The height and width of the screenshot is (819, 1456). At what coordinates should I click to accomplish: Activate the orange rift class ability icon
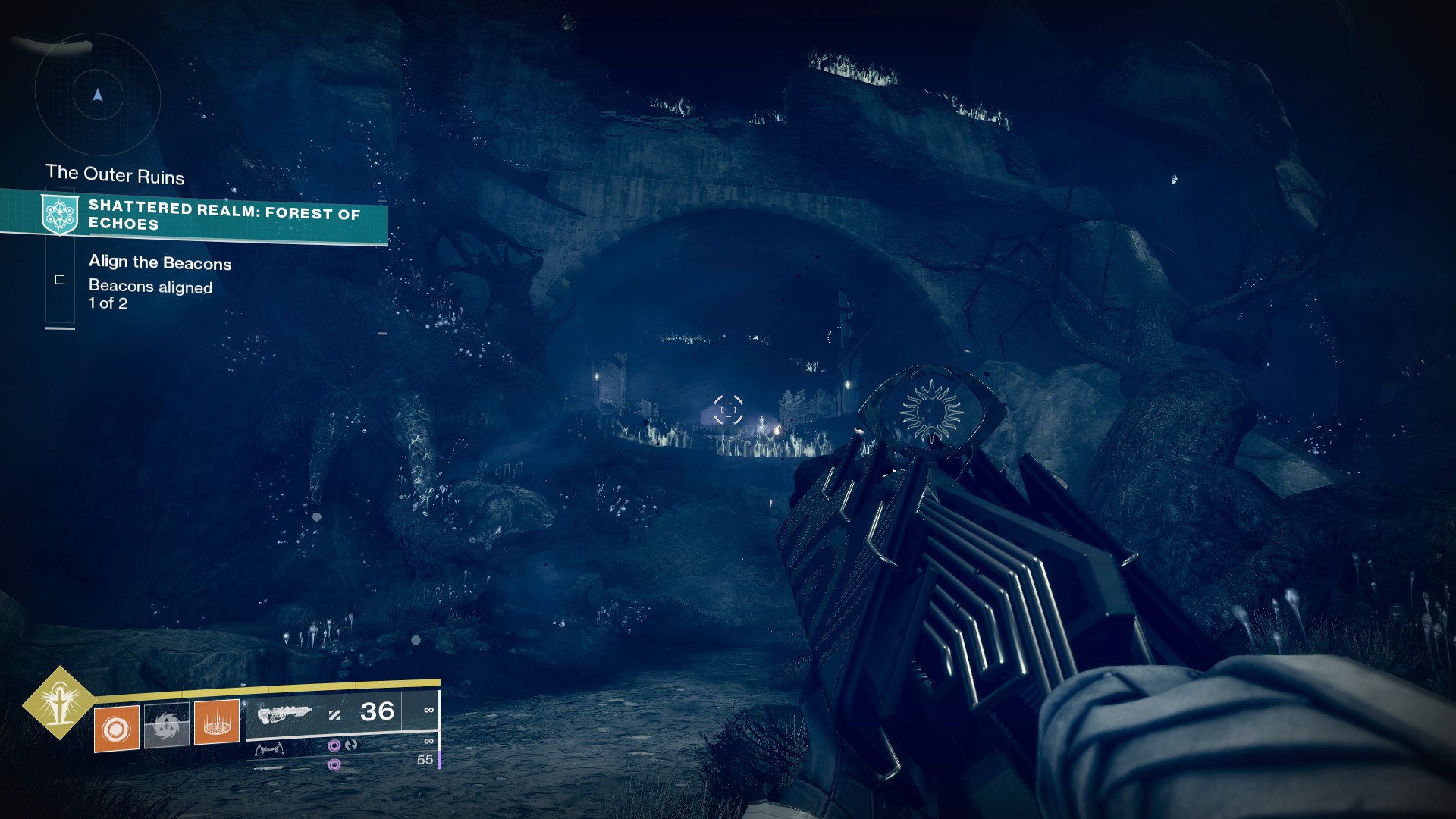(217, 722)
